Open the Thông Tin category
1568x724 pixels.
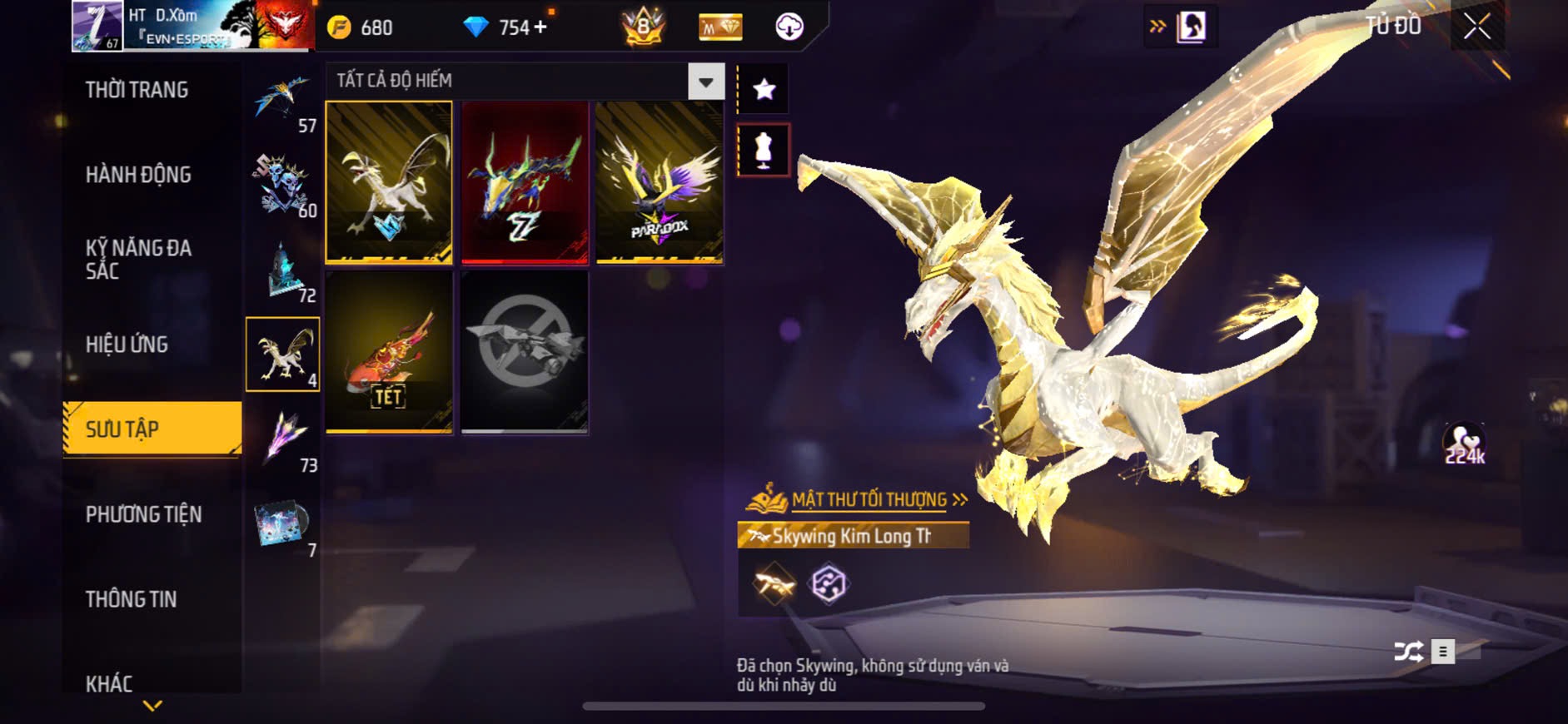tap(131, 599)
